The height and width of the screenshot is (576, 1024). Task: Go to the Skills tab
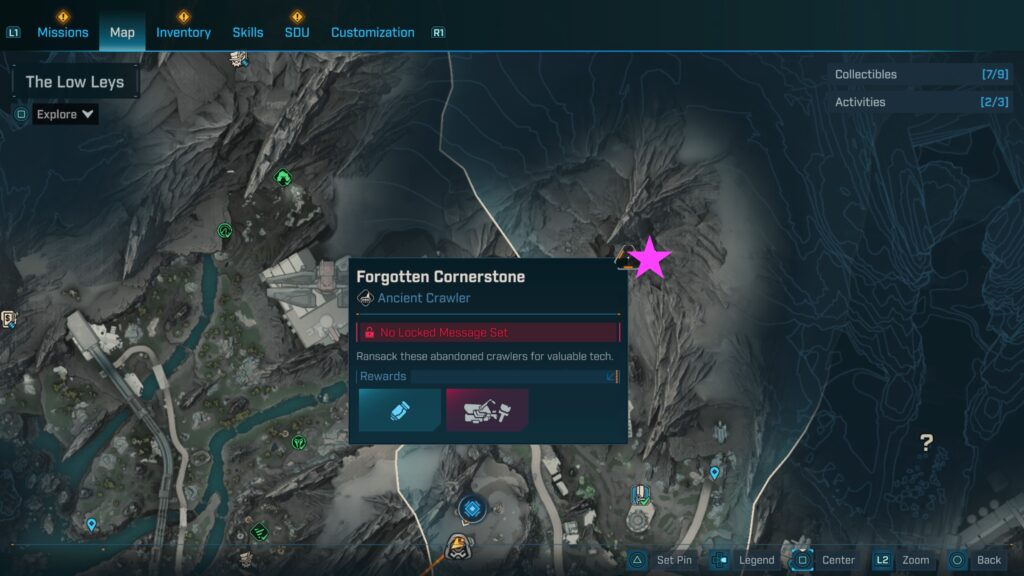pyautogui.click(x=248, y=32)
